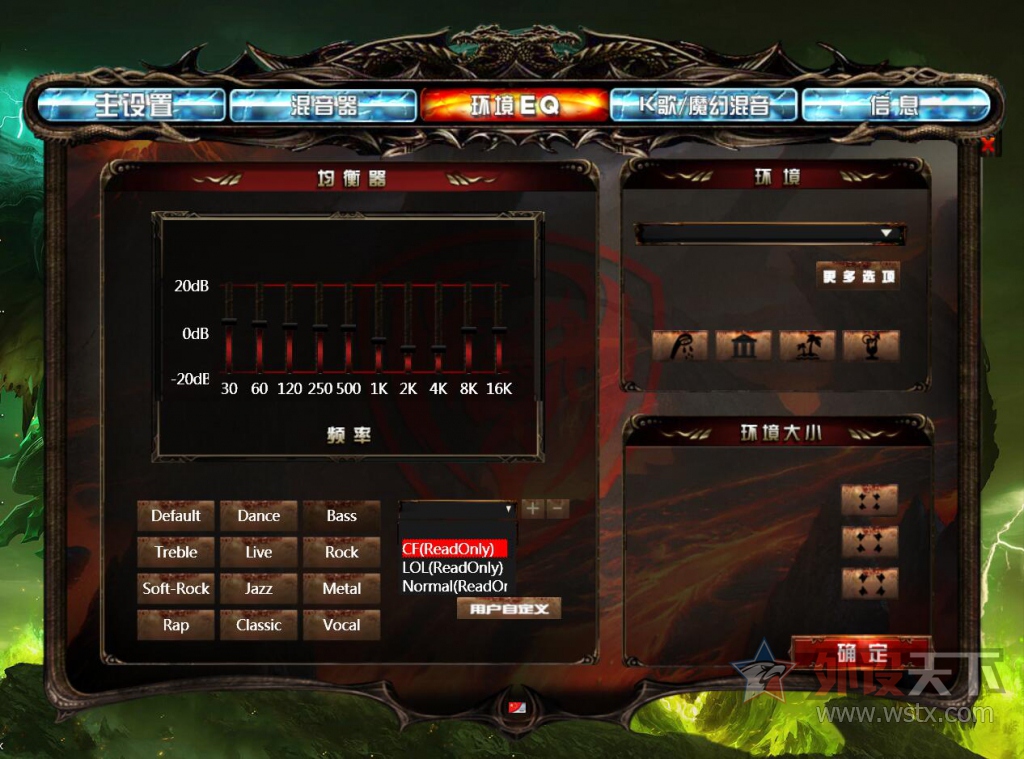Viewport: 1024px width, 759px height.
Task: Open the 环境 environment dropdown
Action: (x=886, y=234)
